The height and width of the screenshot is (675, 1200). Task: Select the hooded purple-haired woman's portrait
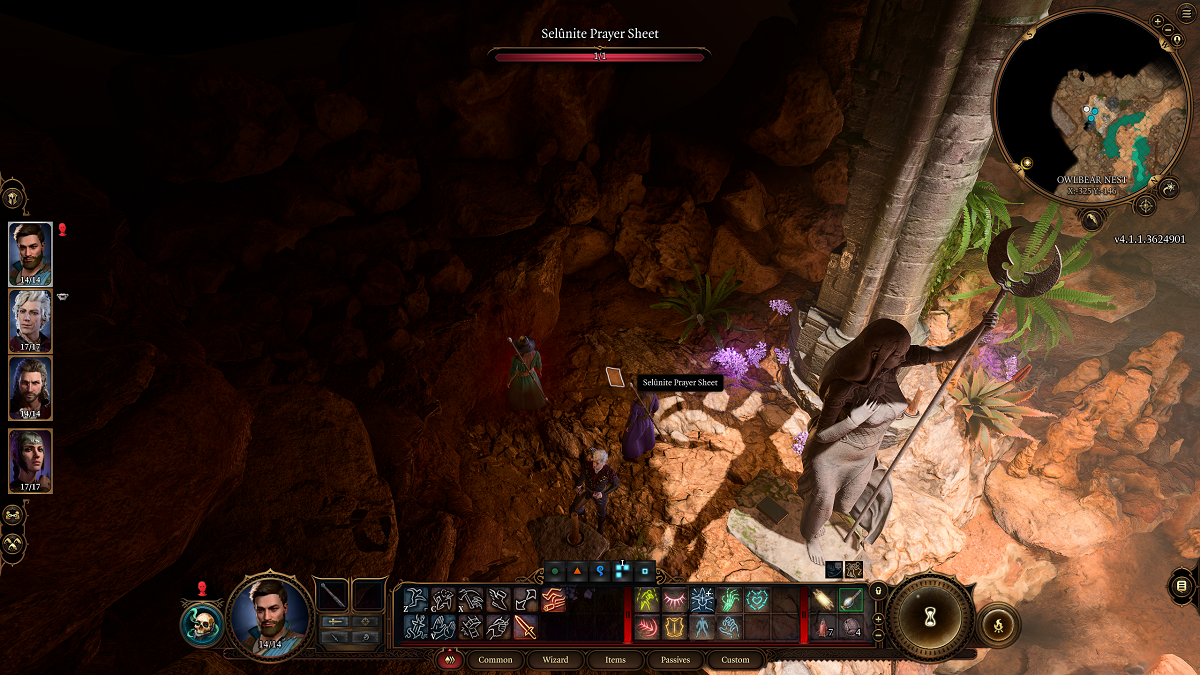tap(30, 460)
